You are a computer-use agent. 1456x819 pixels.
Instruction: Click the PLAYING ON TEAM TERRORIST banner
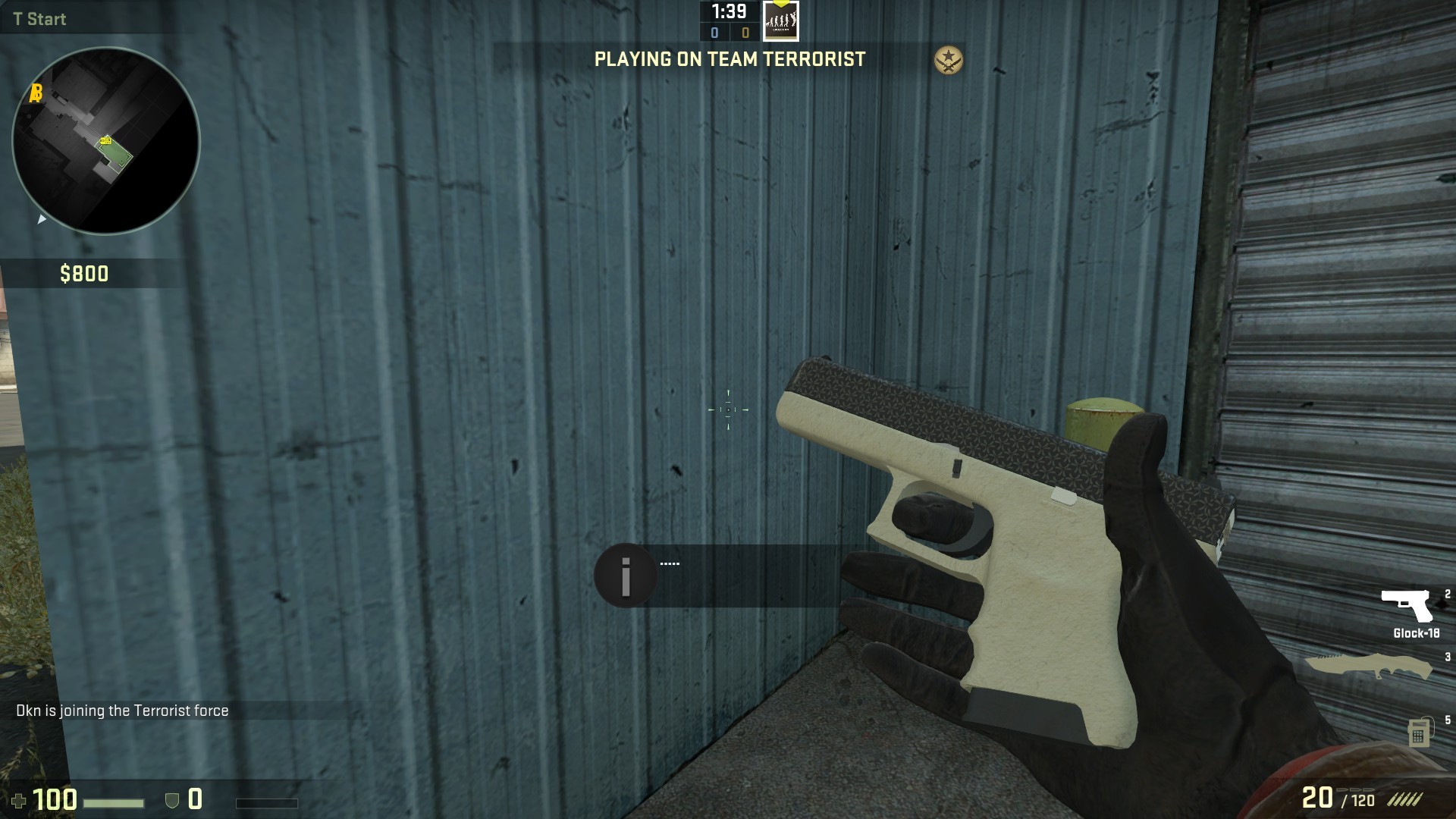730,60
